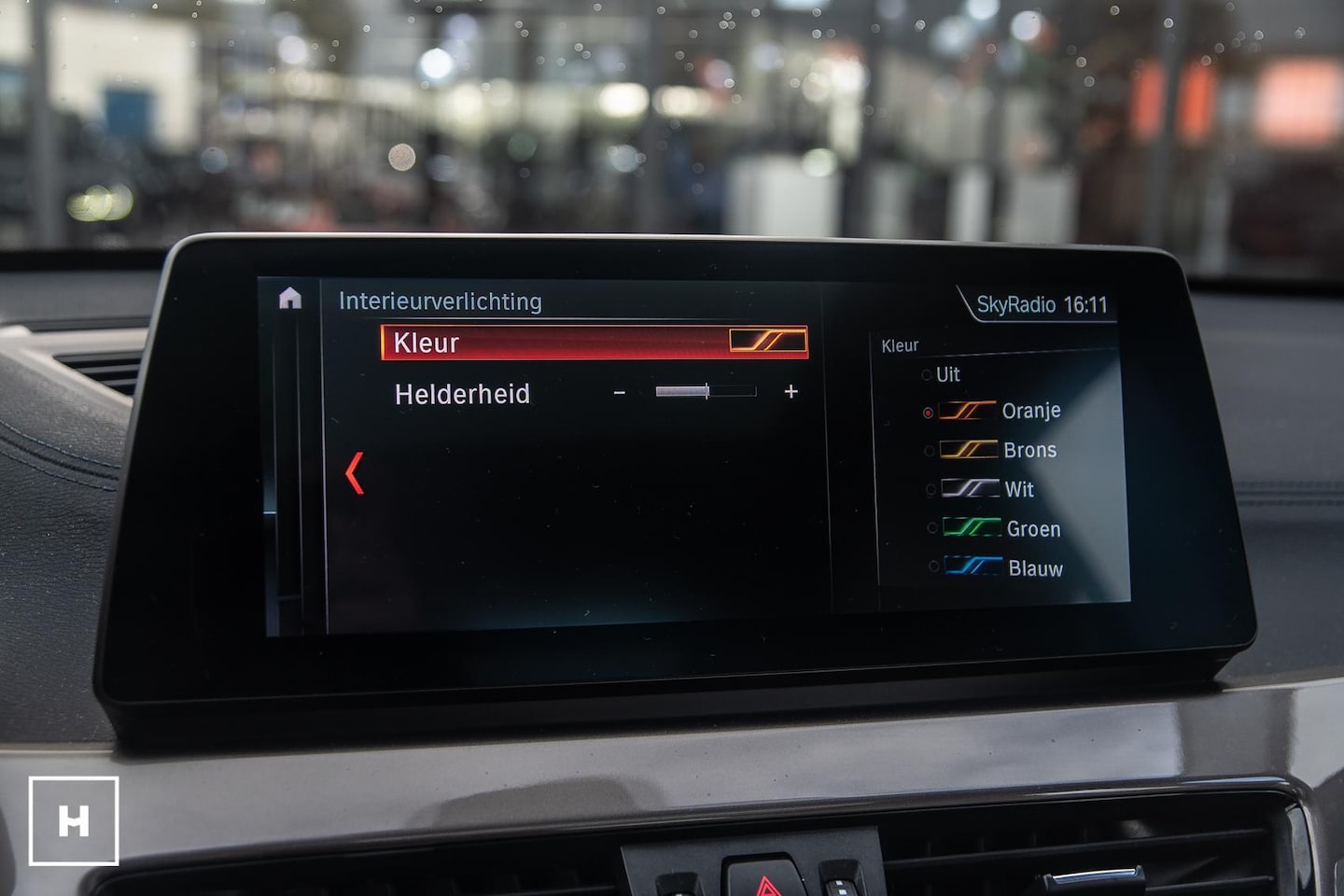Increase Helderheid with the plus button
Screen dimensions: 1344x896
pyautogui.click(x=791, y=392)
